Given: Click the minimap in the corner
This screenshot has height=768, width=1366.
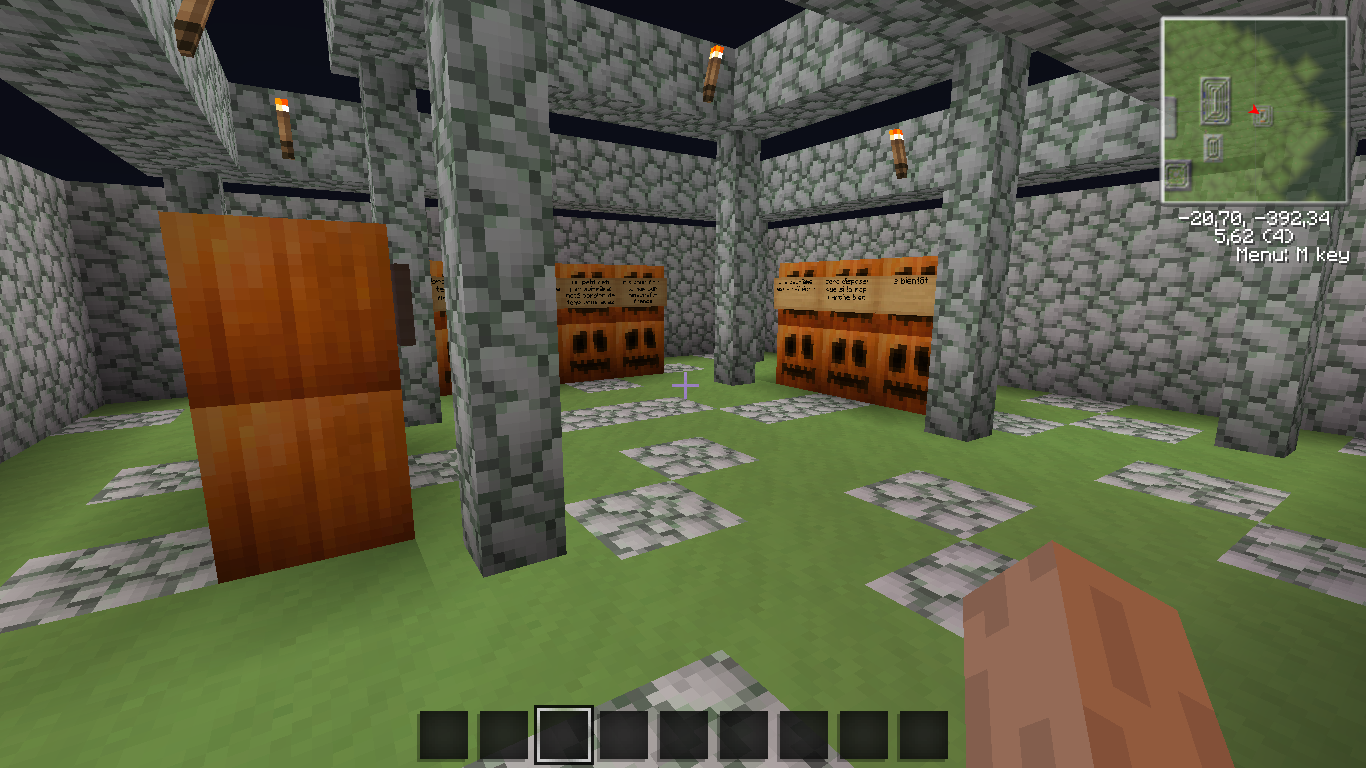Looking at the screenshot, I should [x=1253, y=110].
